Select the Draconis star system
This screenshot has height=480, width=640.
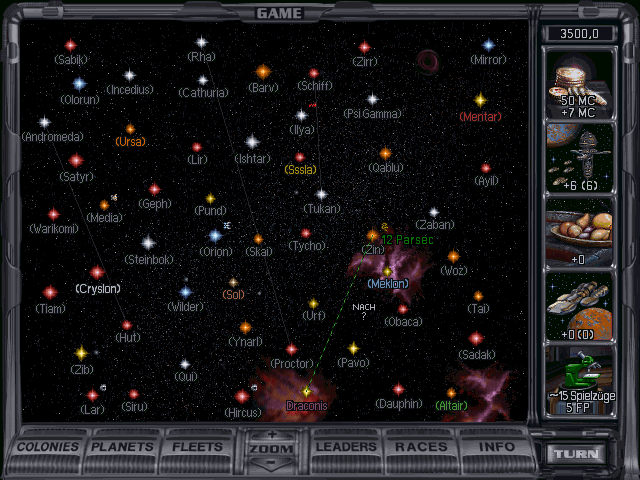click(307, 391)
